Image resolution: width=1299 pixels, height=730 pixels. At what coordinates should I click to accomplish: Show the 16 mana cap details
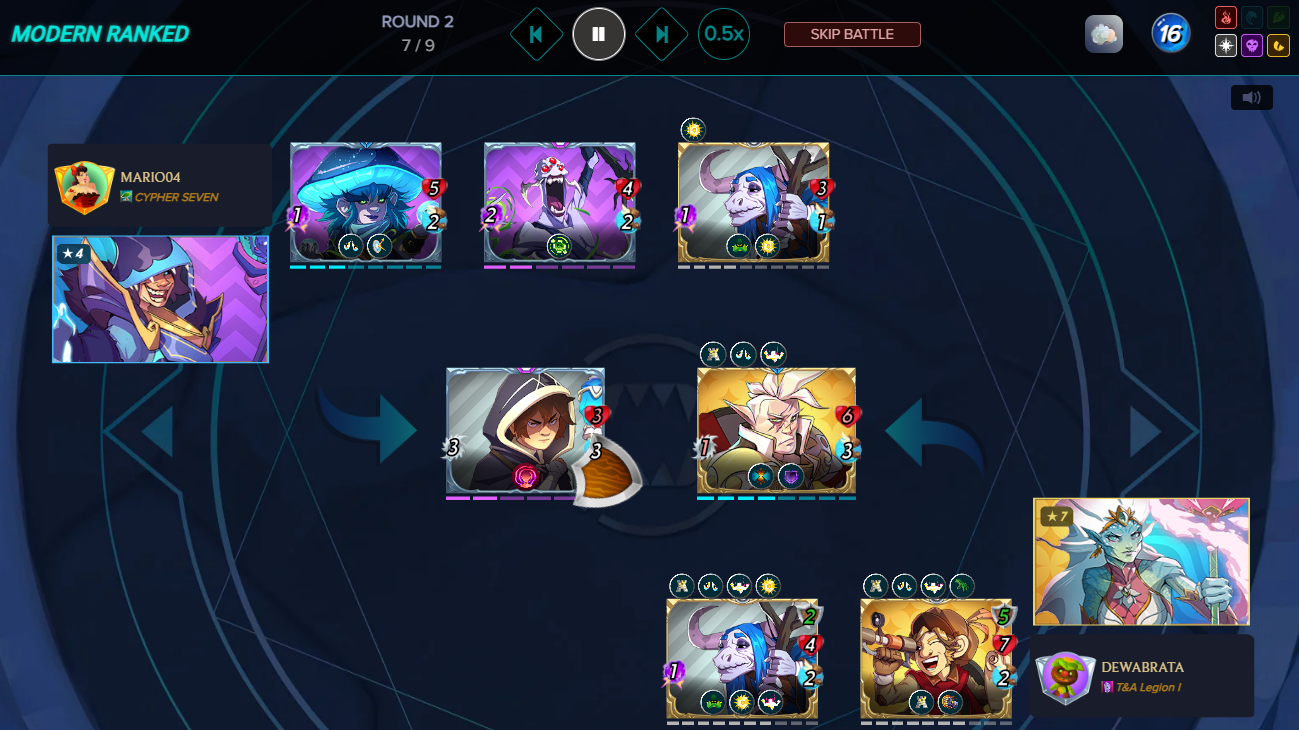[1170, 34]
